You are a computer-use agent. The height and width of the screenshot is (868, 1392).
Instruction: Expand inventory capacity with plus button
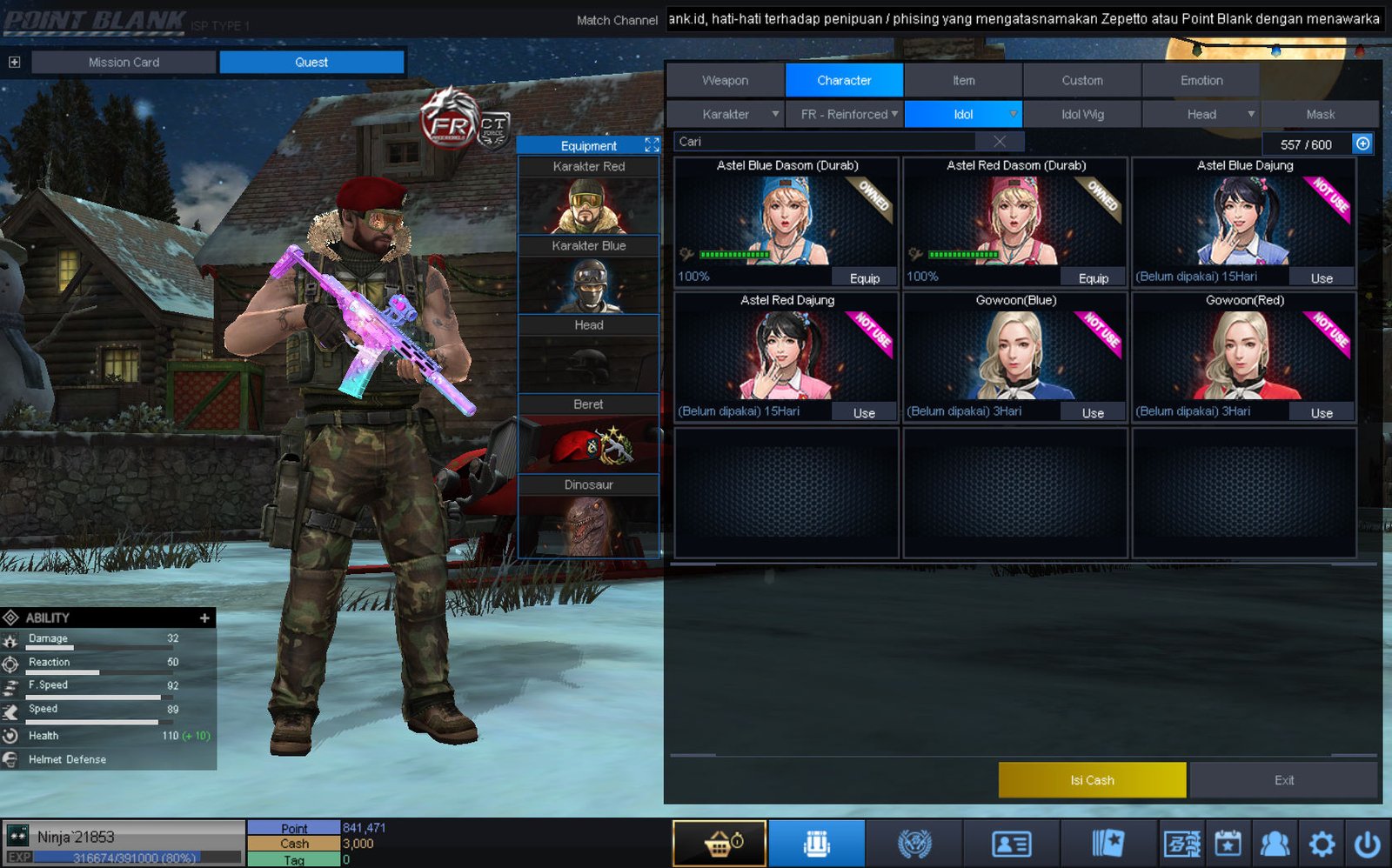[1362, 144]
